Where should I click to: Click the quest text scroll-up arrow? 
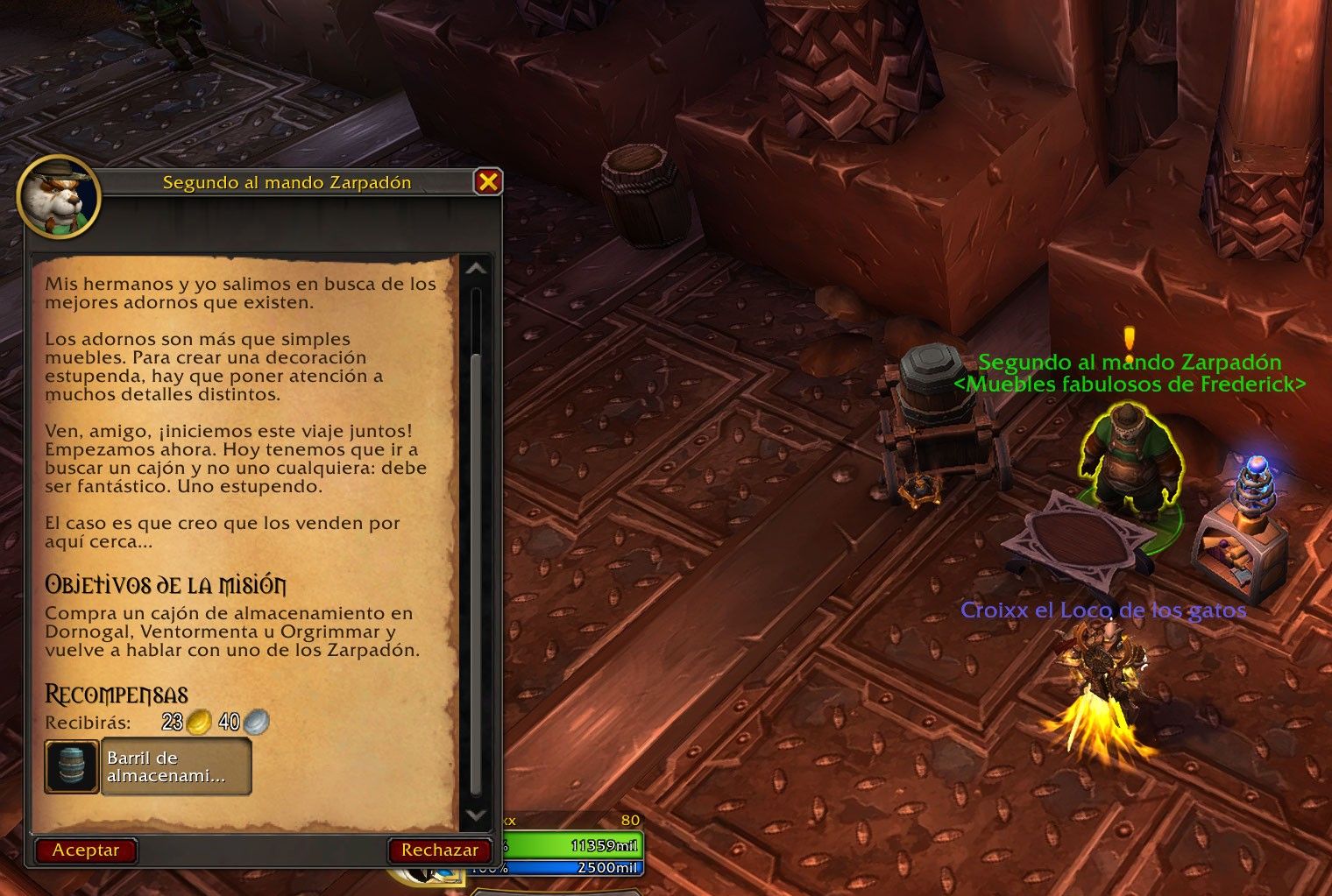coord(476,269)
